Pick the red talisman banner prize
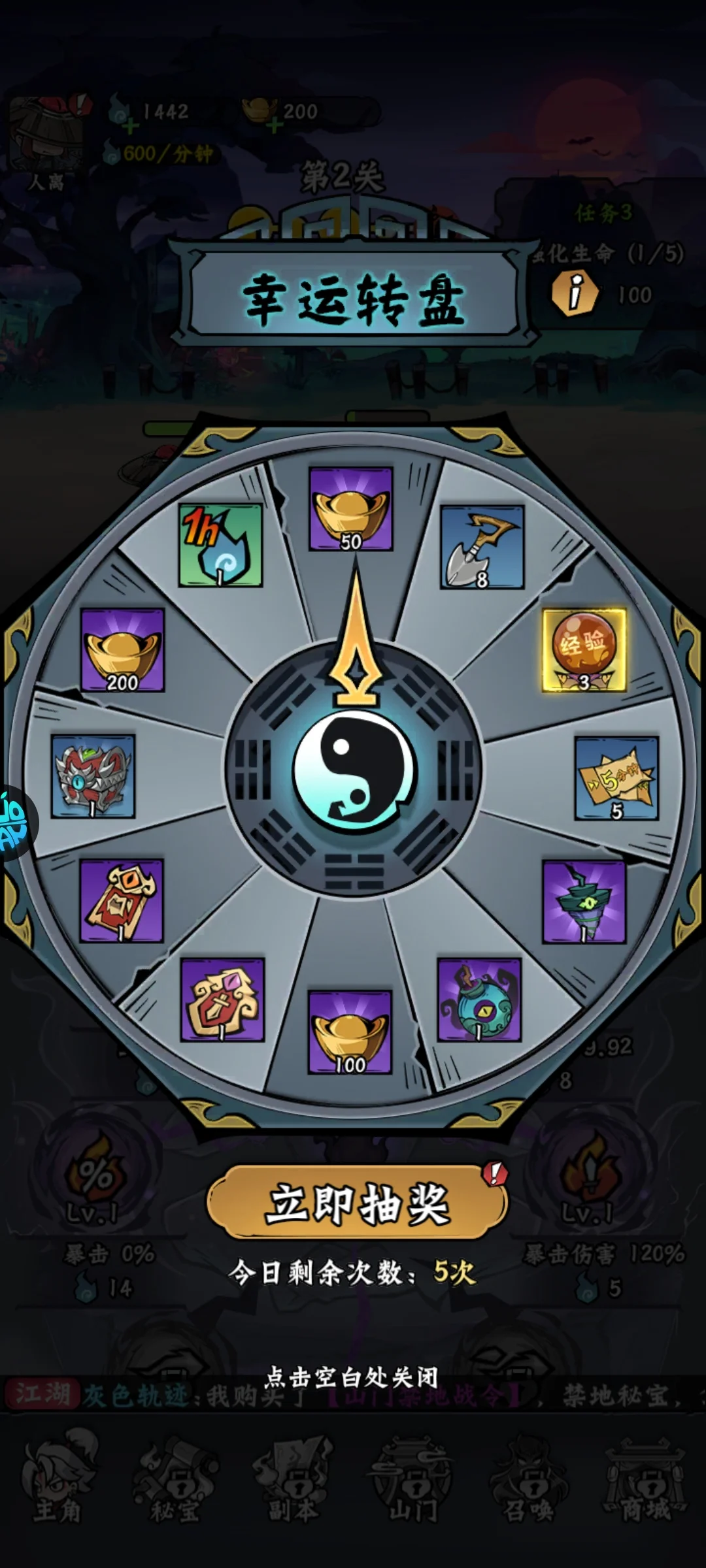The image size is (706, 1568). tap(121, 900)
